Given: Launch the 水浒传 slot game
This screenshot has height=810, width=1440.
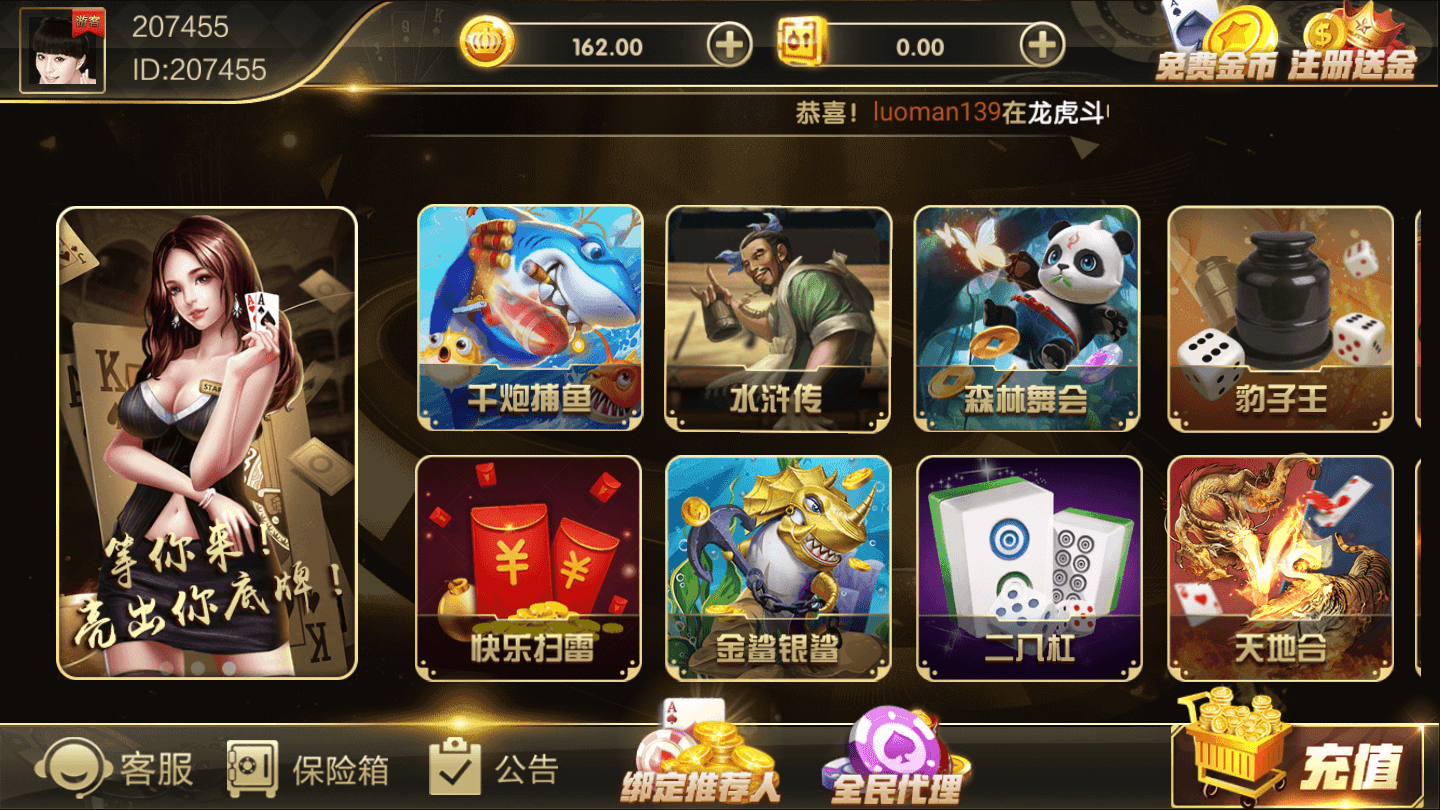Looking at the screenshot, I should (778, 315).
